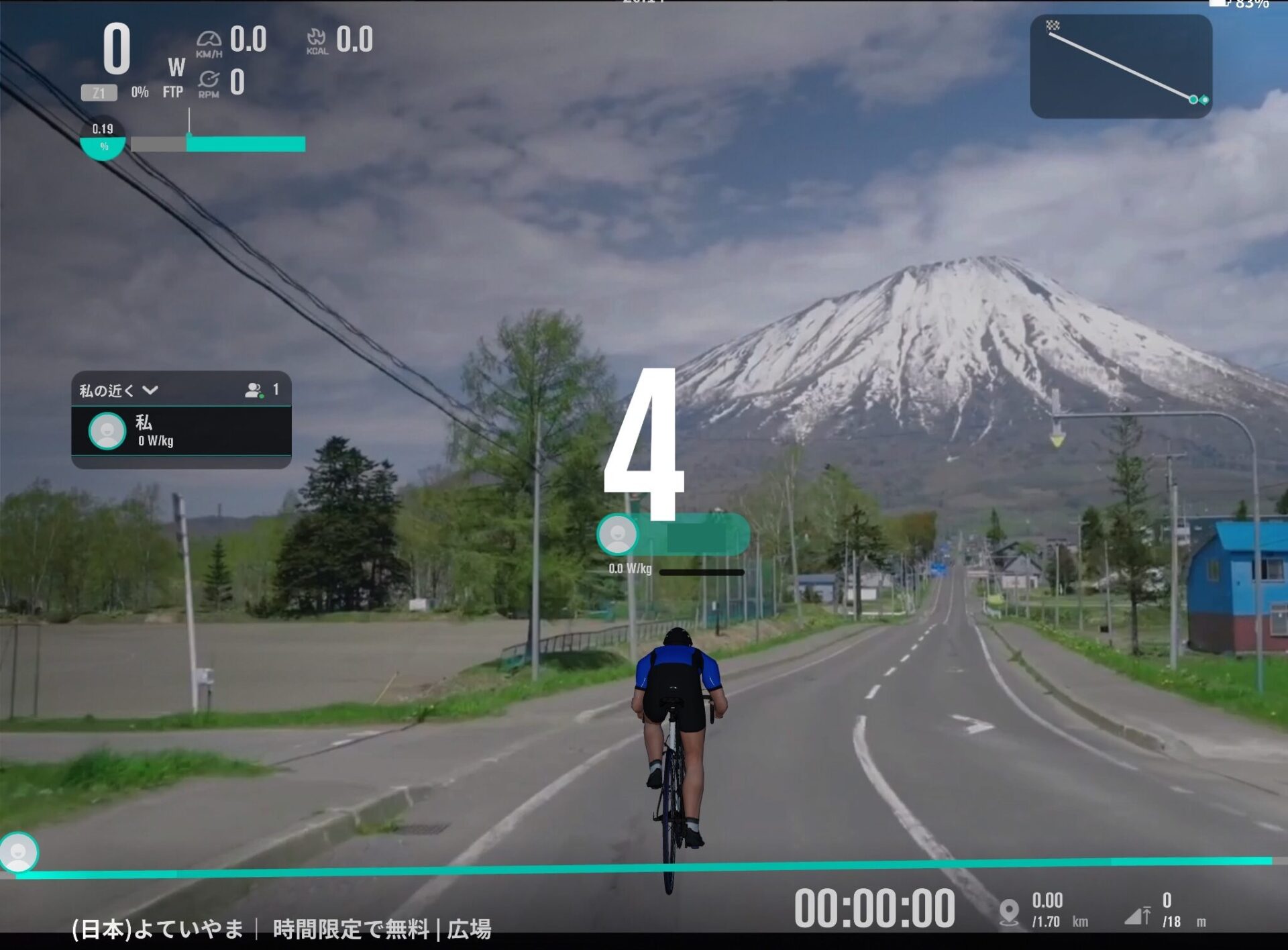Open the route elevation minimap
Screen dimensions: 1288x950
pyautogui.click(x=1120, y=66)
